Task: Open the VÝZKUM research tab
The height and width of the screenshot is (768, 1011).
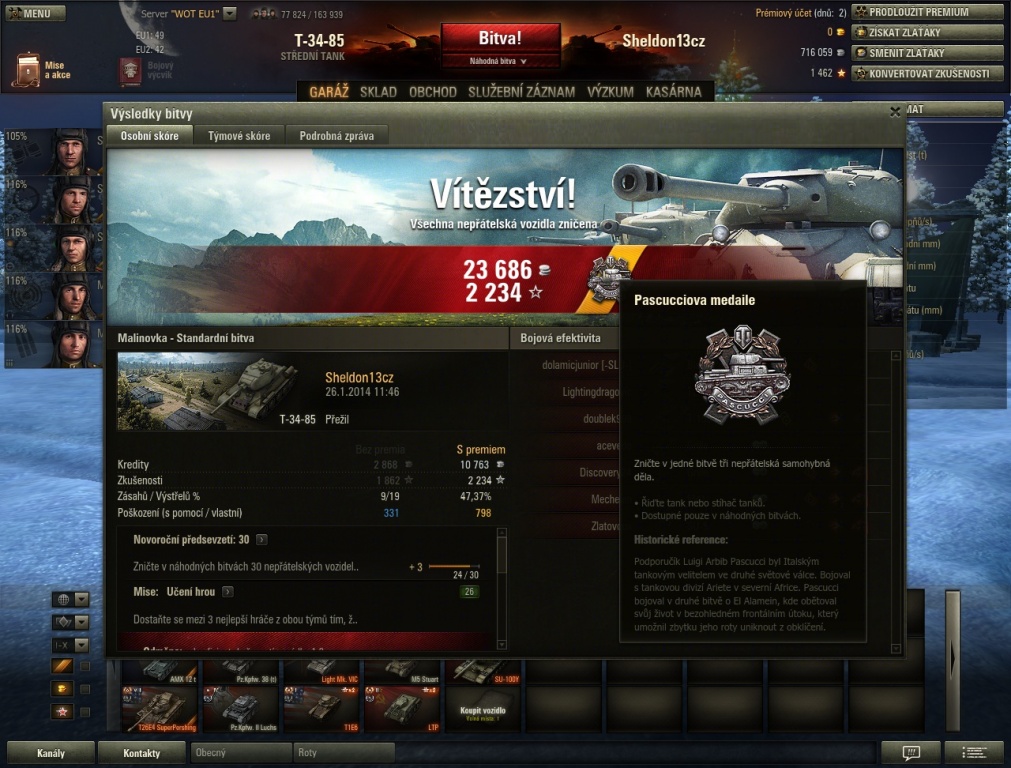Action: pyautogui.click(x=610, y=92)
